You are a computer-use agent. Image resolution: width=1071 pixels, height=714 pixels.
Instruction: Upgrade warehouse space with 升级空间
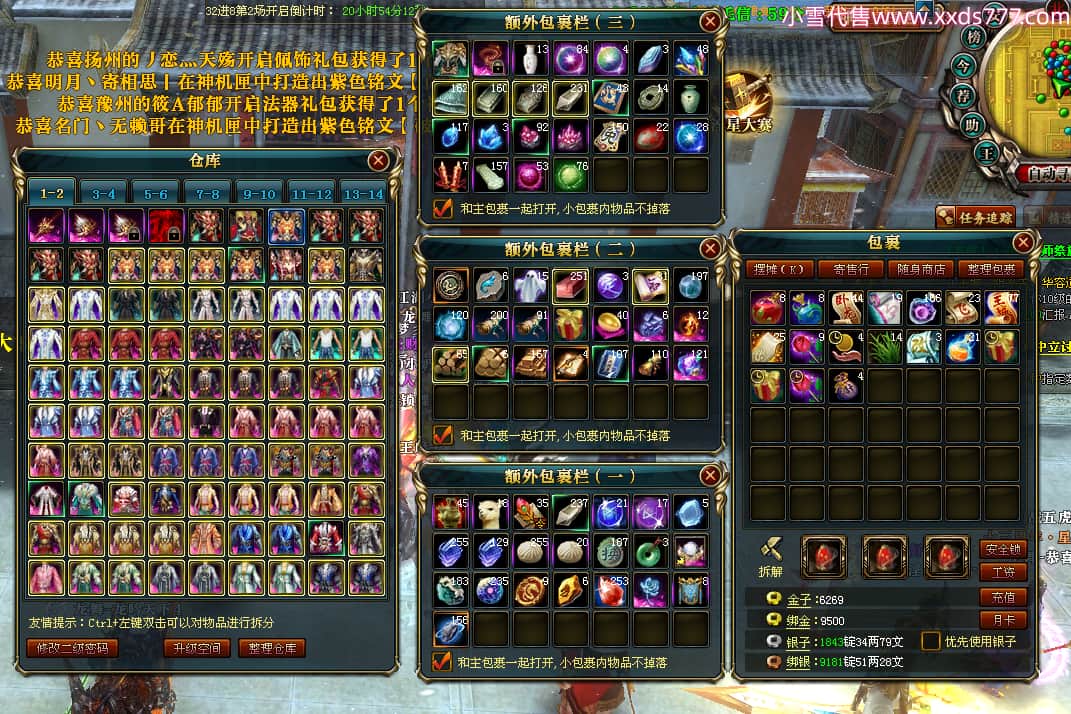pyautogui.click(x=197, y=648)
